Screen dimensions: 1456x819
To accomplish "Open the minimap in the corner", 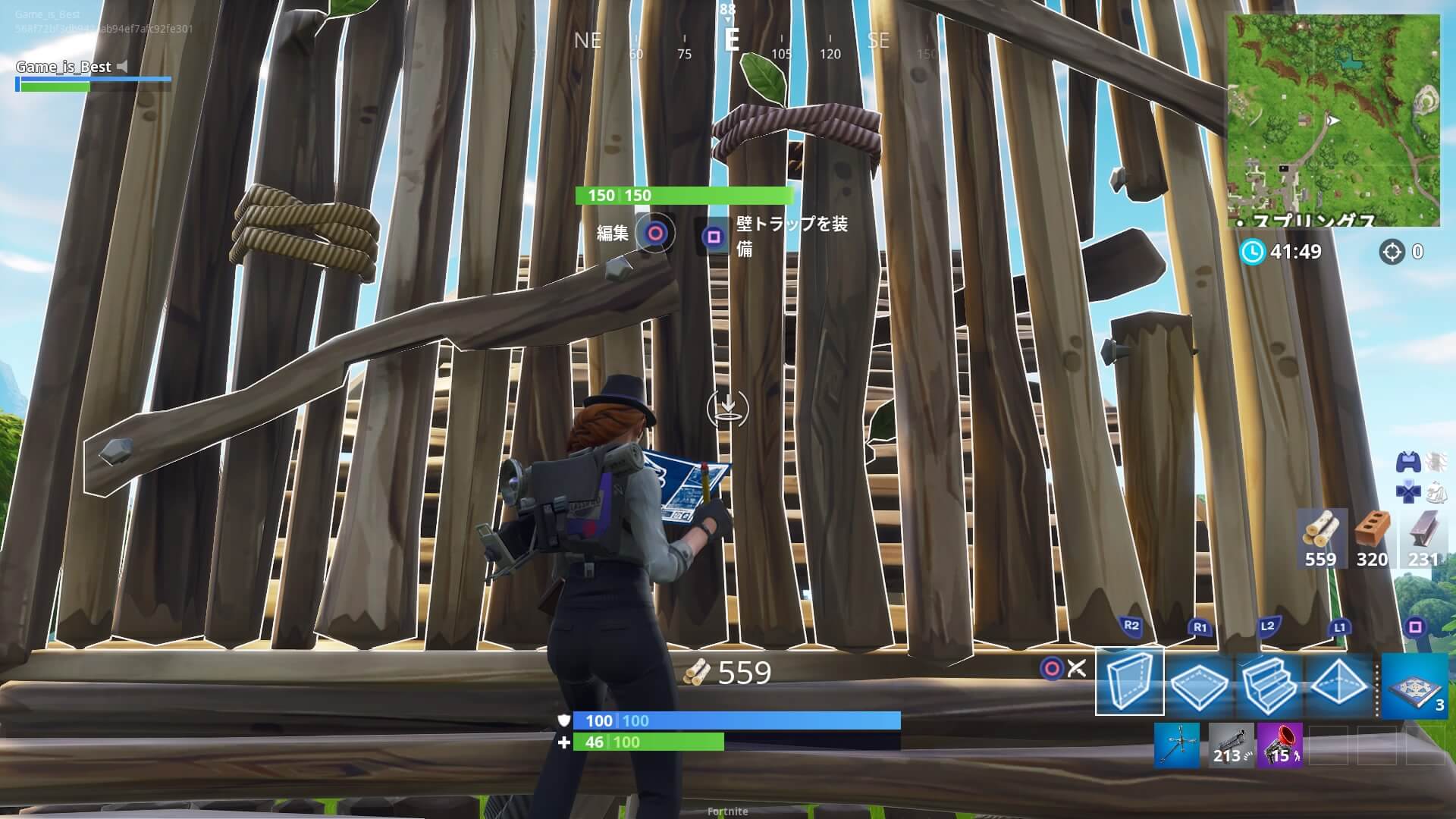I will coord(1333,120).
